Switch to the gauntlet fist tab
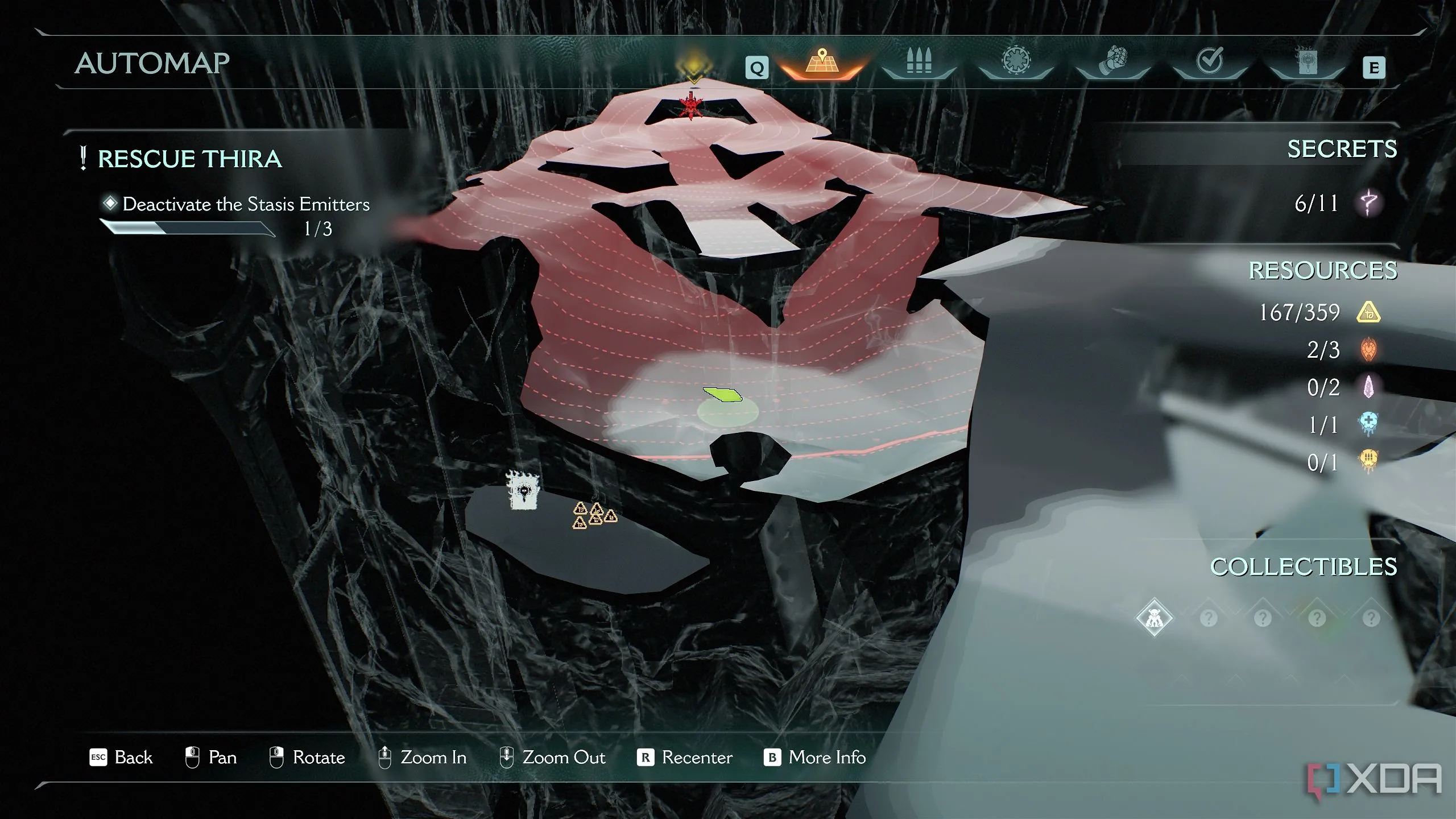Image resolution: width=1456 pixels, height=819 pixels. [x=1112, y=61]
